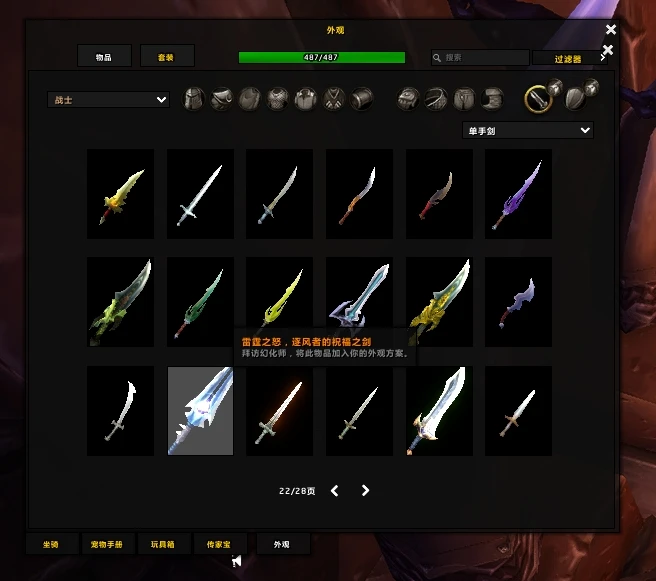The height and width of the screenshot is (581, 656).
Task: Open the 宠物手册 (Pet Journal) tab
Action: [106, 545]
